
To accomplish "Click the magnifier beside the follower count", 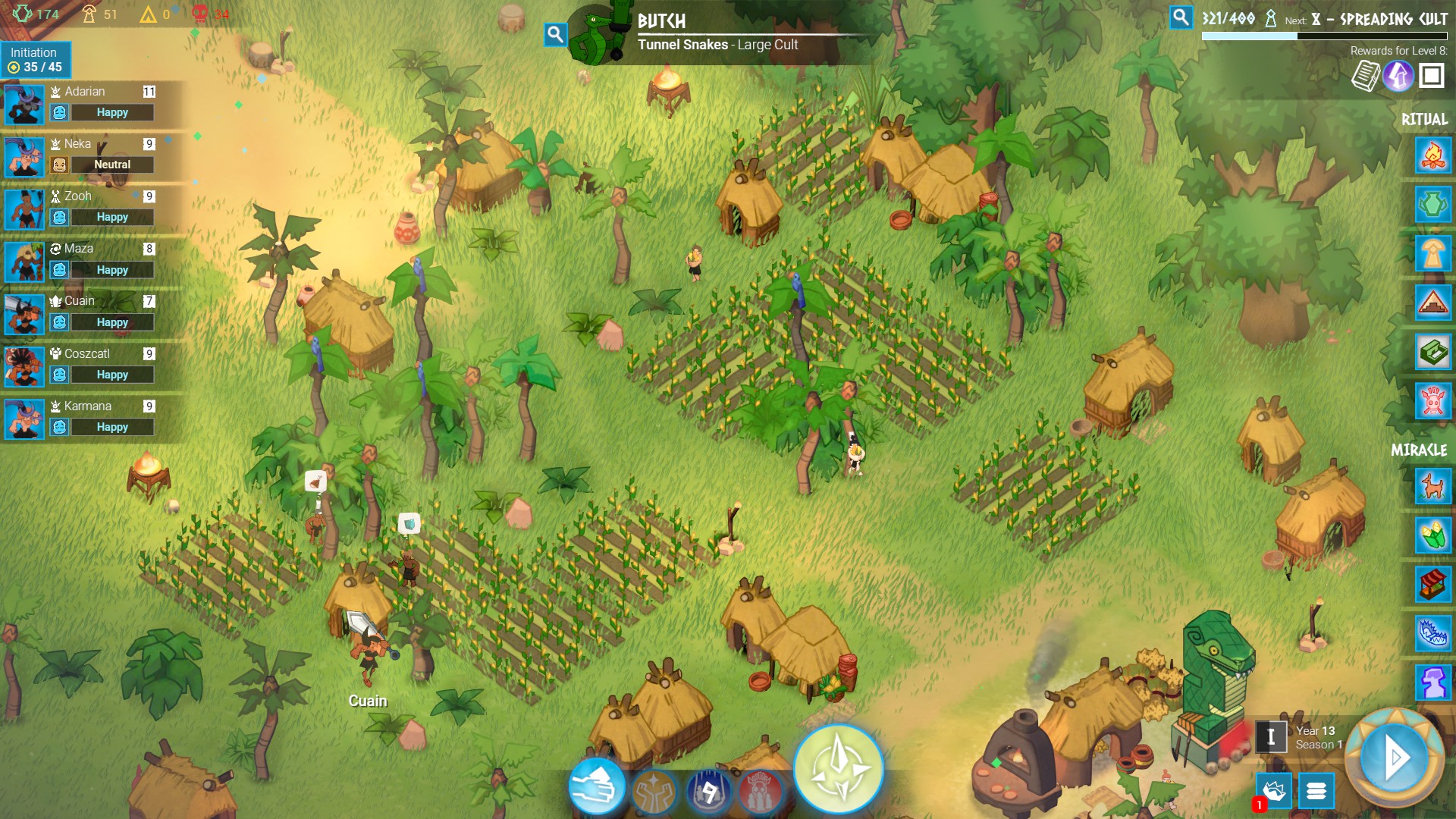I will (x=1181, y=17).
